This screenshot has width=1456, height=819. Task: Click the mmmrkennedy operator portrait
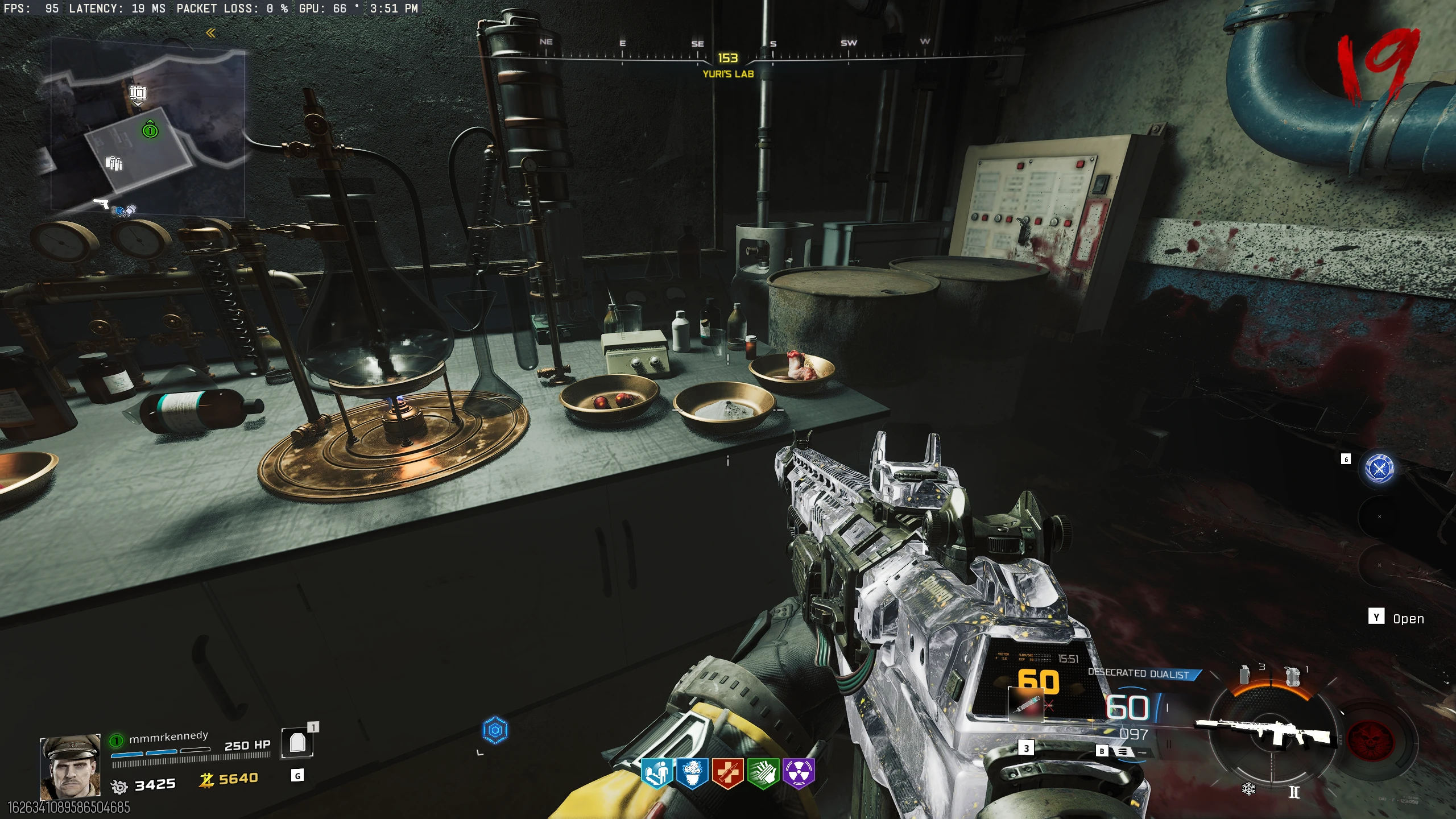point(70,767)
